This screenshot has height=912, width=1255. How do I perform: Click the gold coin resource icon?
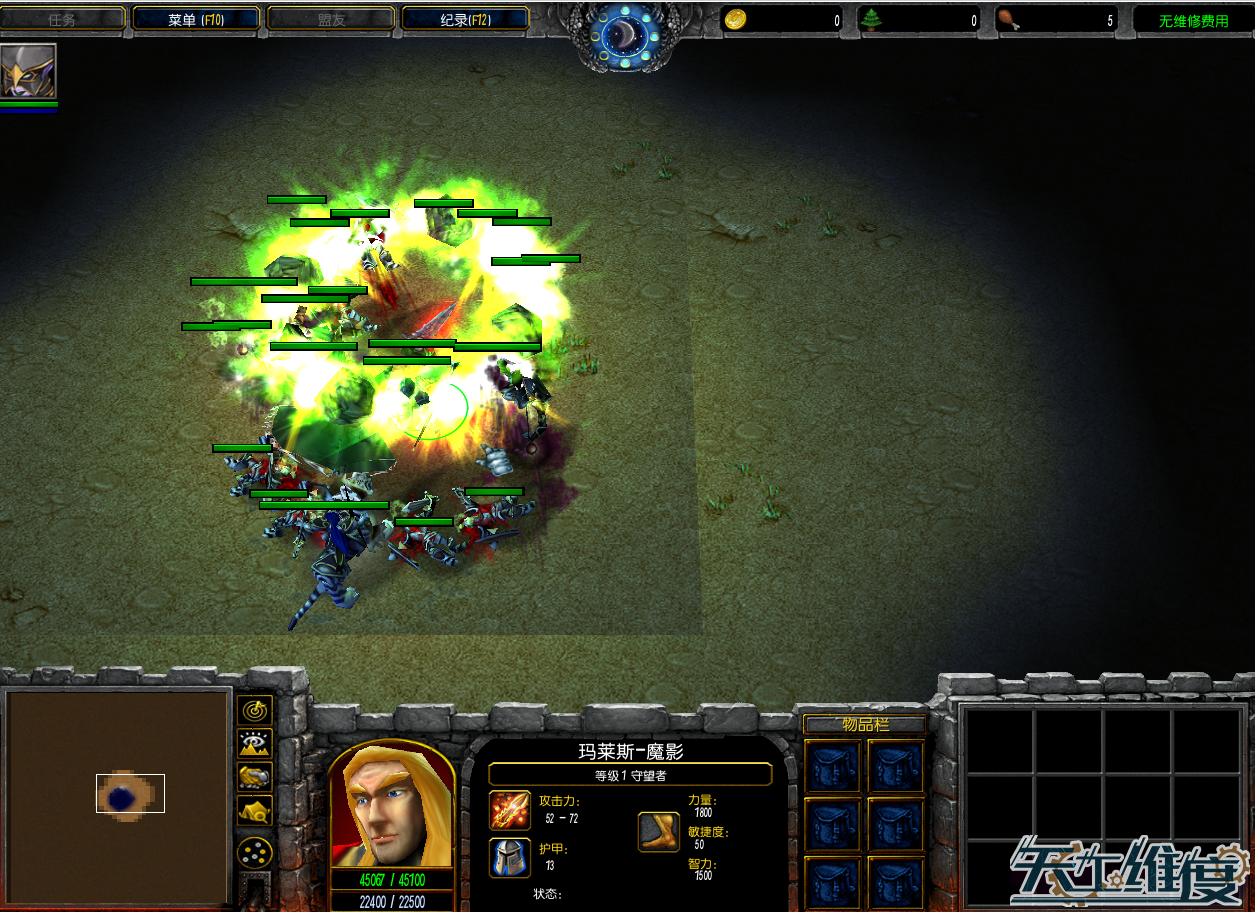[735, 20]
